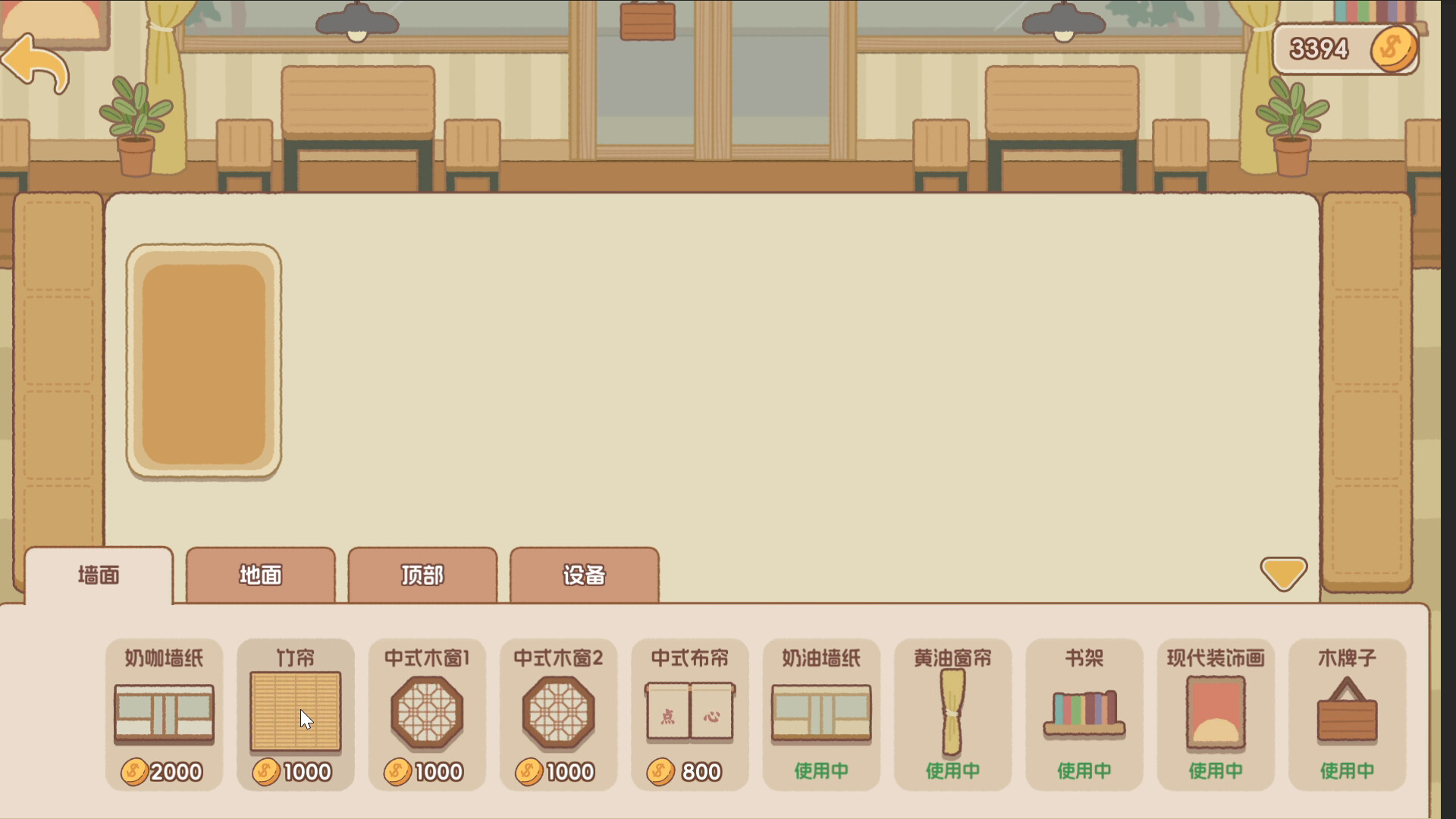This screenshot has height=819, width=1456.
Task: Select the 现代装饰画 modern painting decoration
Action: click(x=1216, y=713)
